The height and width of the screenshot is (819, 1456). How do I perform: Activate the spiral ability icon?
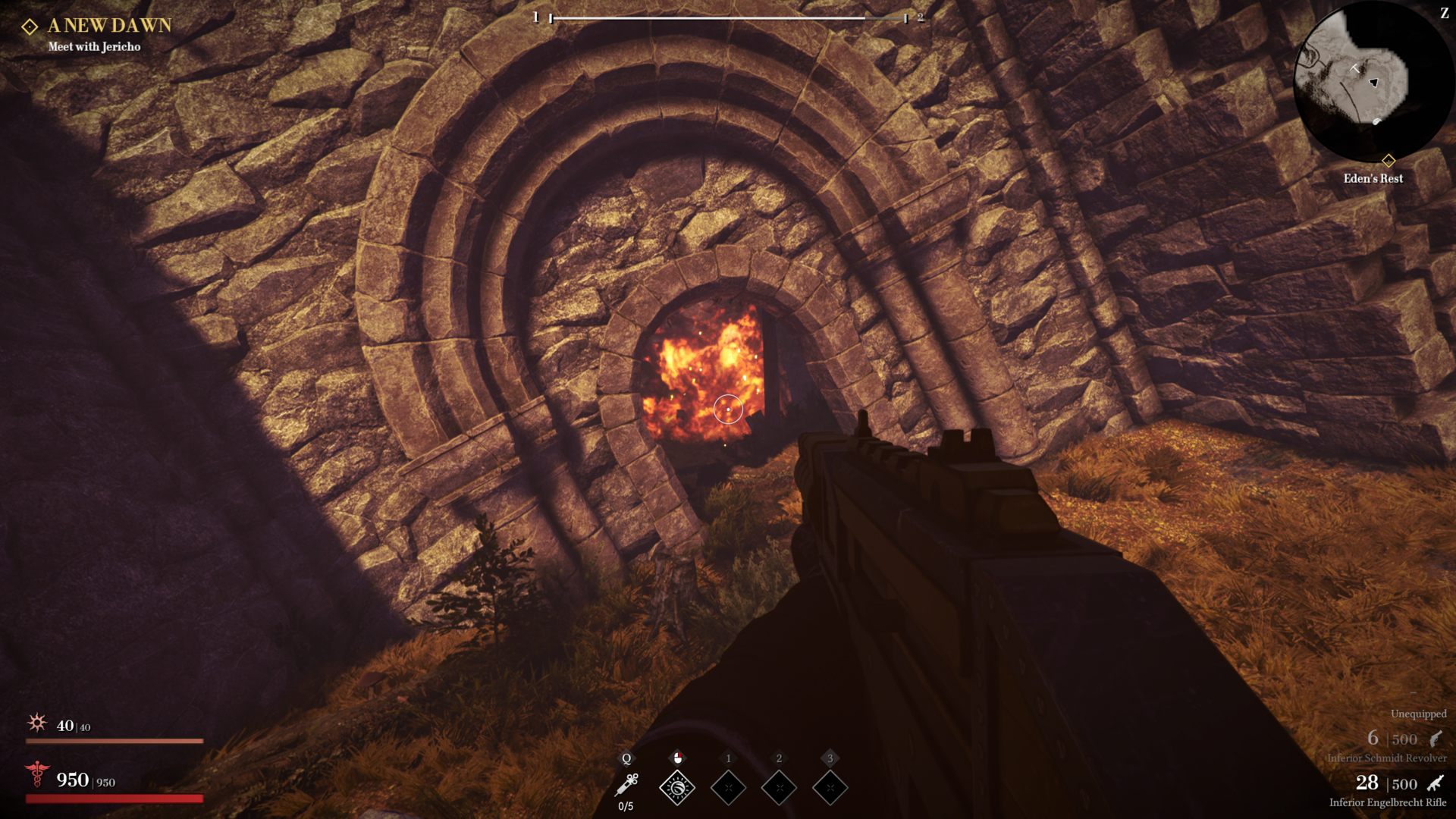[x=677, y=788]
